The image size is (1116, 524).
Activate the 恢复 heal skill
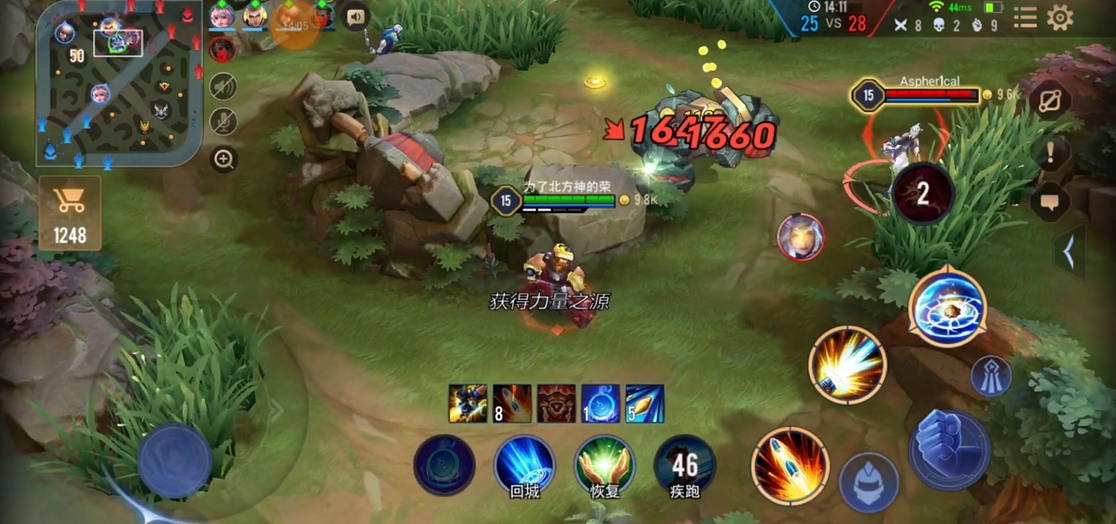click(604, 464)
